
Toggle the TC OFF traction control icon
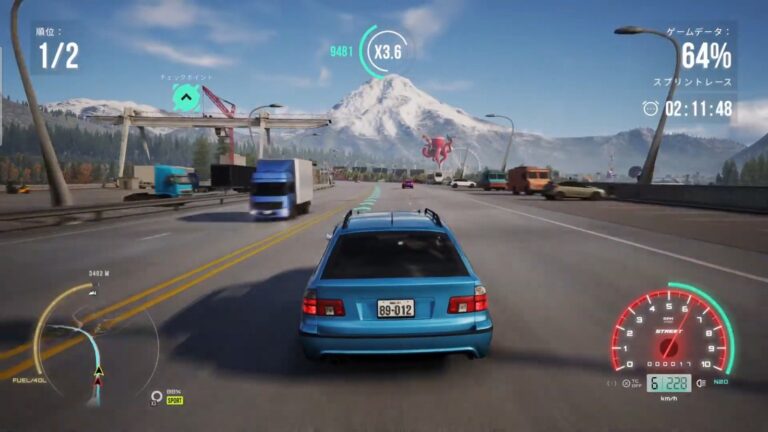click(x=627, y=382)
